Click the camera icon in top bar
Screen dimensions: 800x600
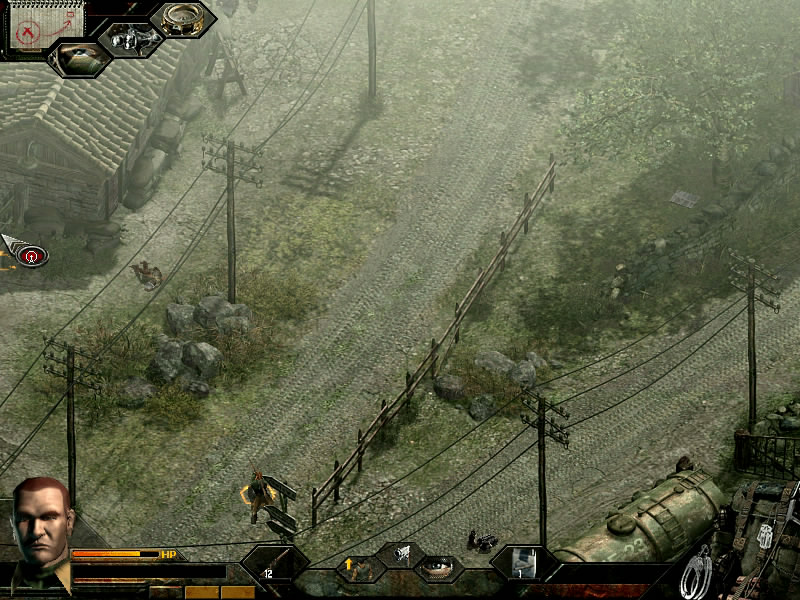point(131,40)
